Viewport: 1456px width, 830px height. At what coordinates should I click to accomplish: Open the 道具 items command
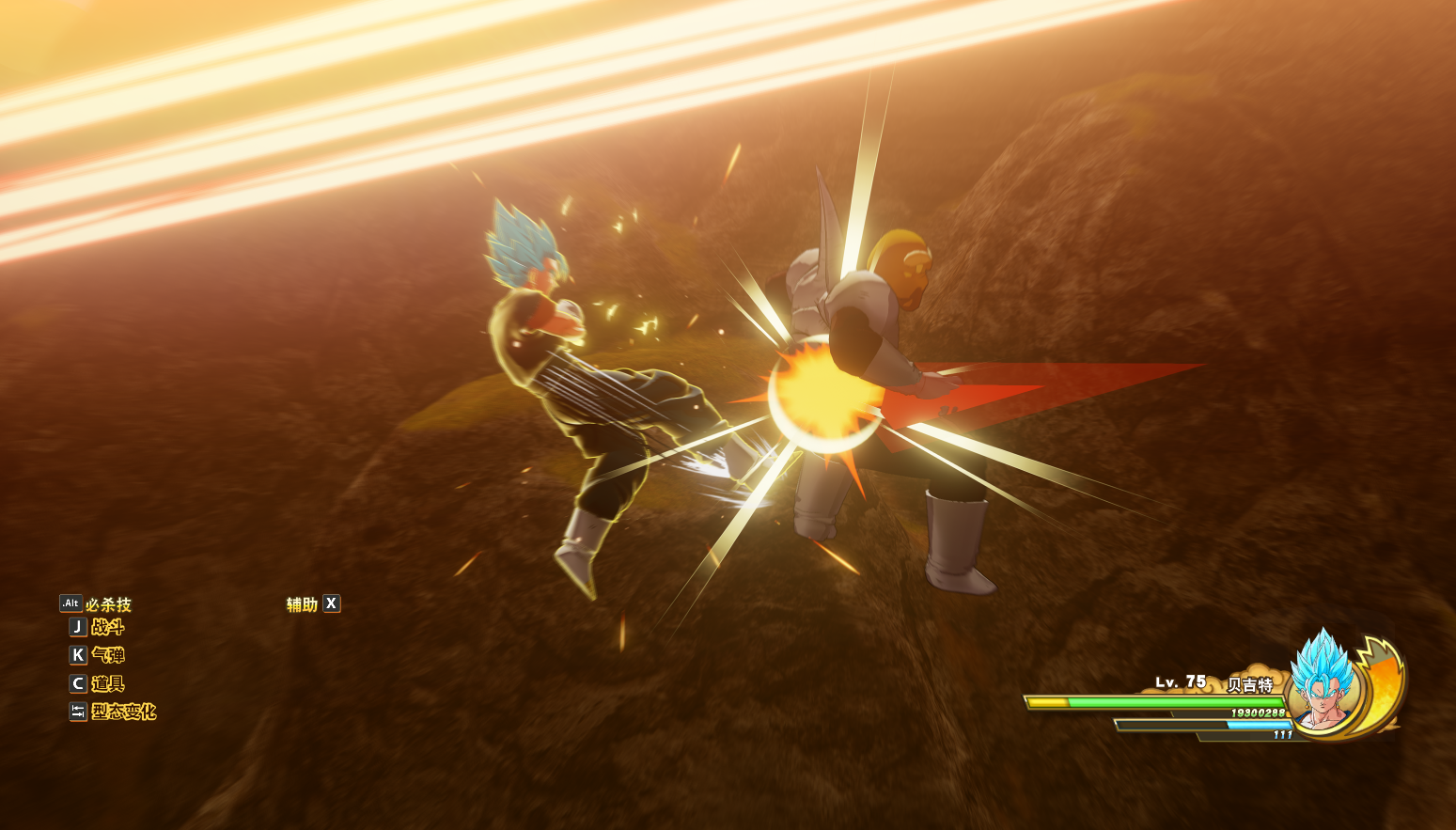pos(107,683)
